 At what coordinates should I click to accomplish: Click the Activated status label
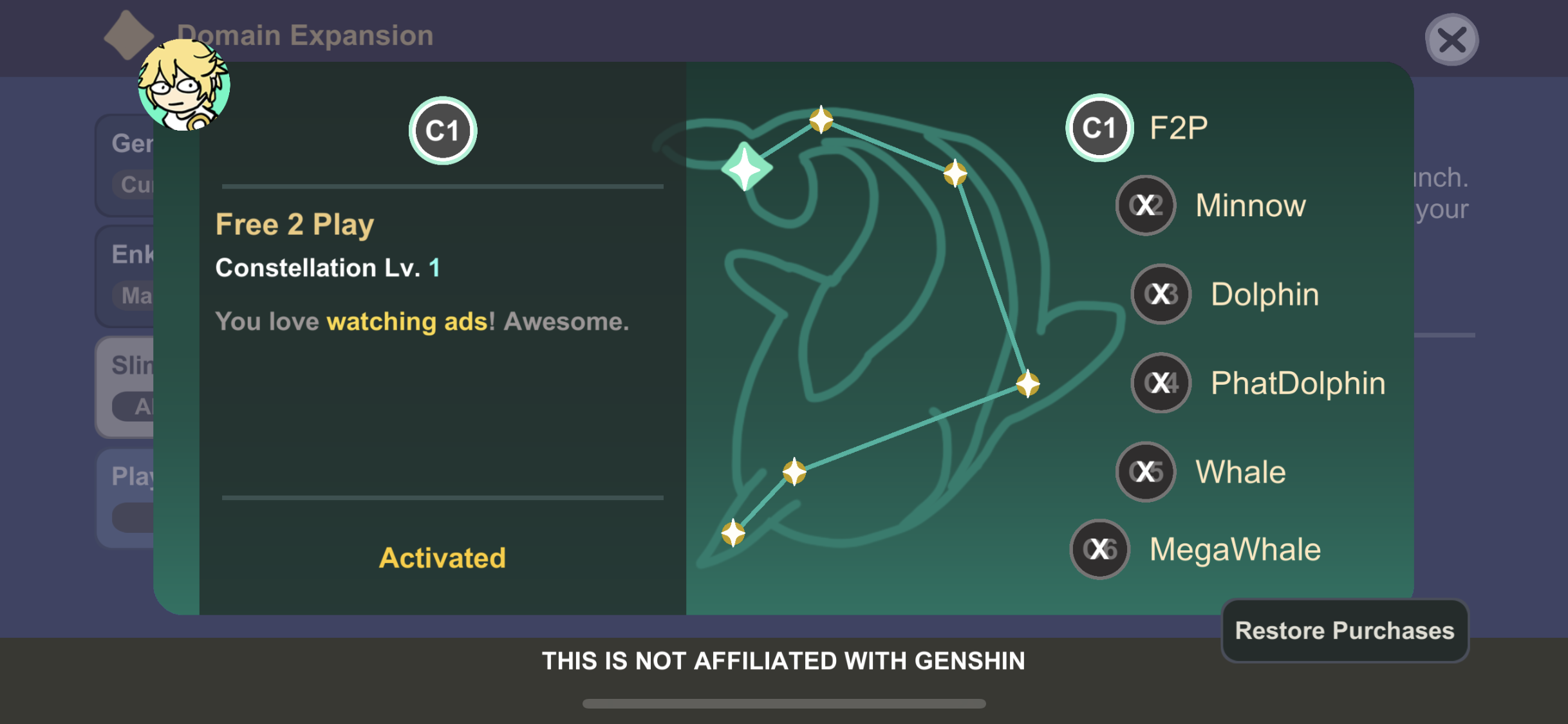tap(442, 557)
